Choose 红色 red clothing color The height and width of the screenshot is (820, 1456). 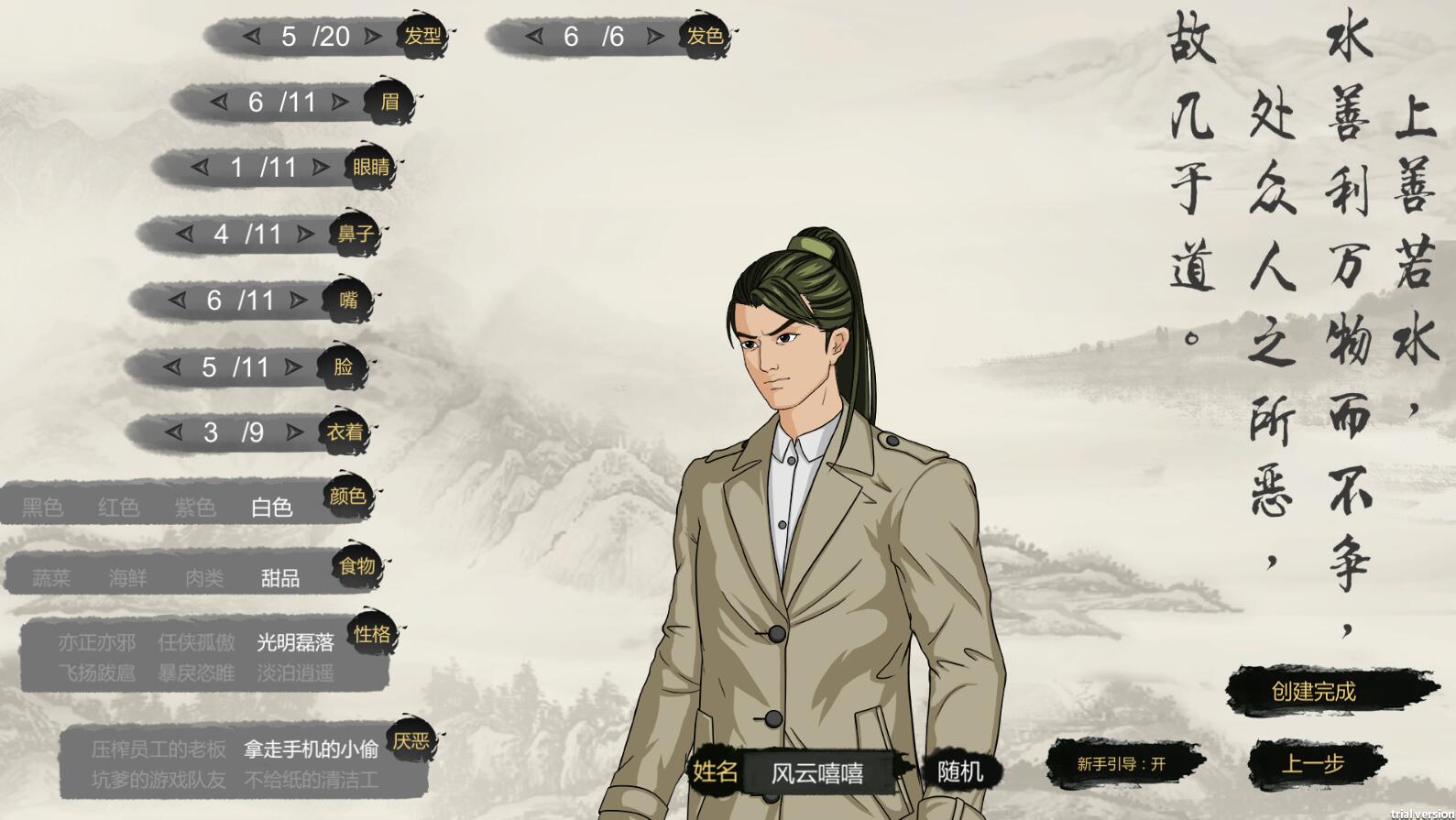coord(117,507)
